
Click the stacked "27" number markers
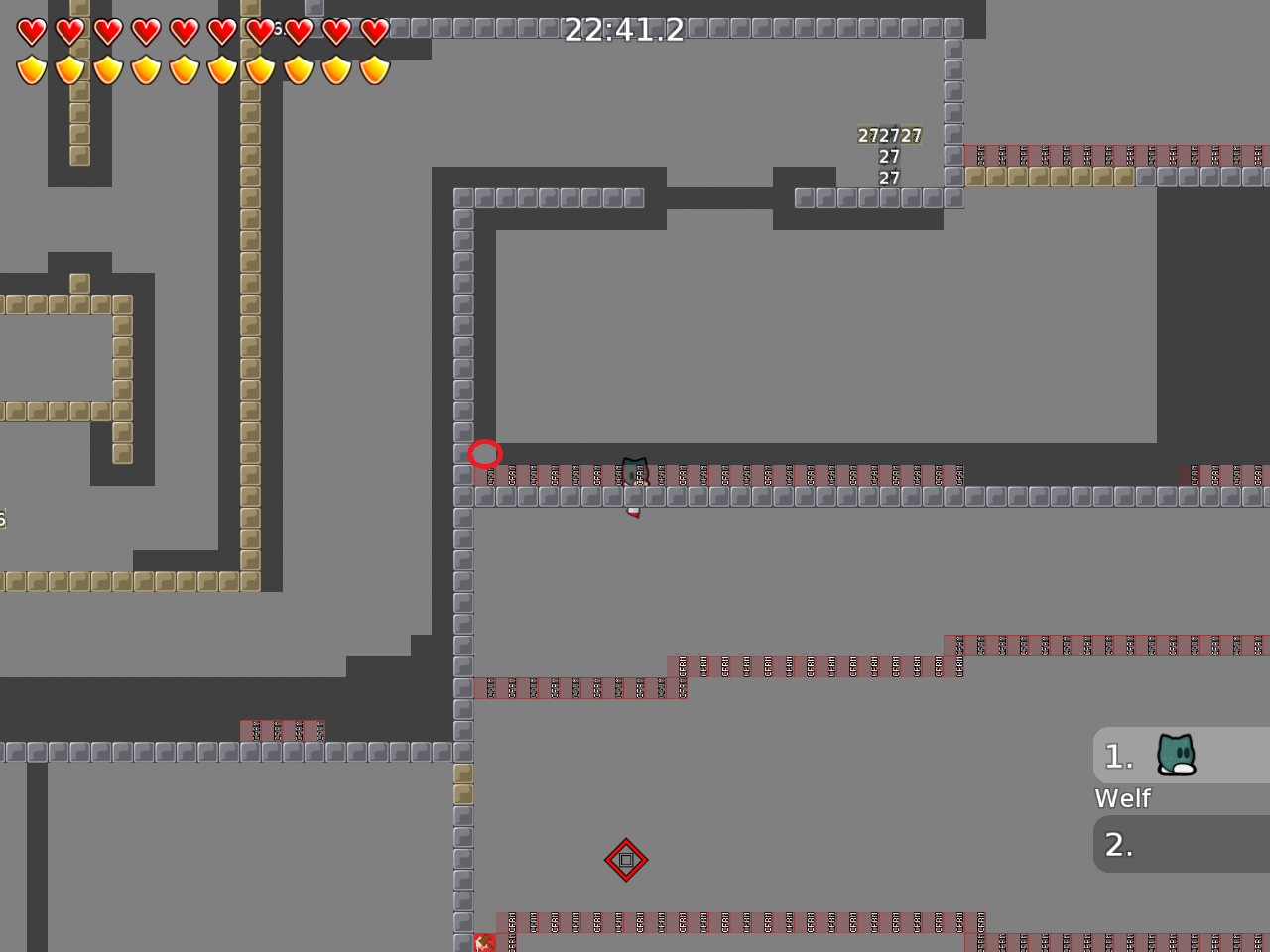888,156
